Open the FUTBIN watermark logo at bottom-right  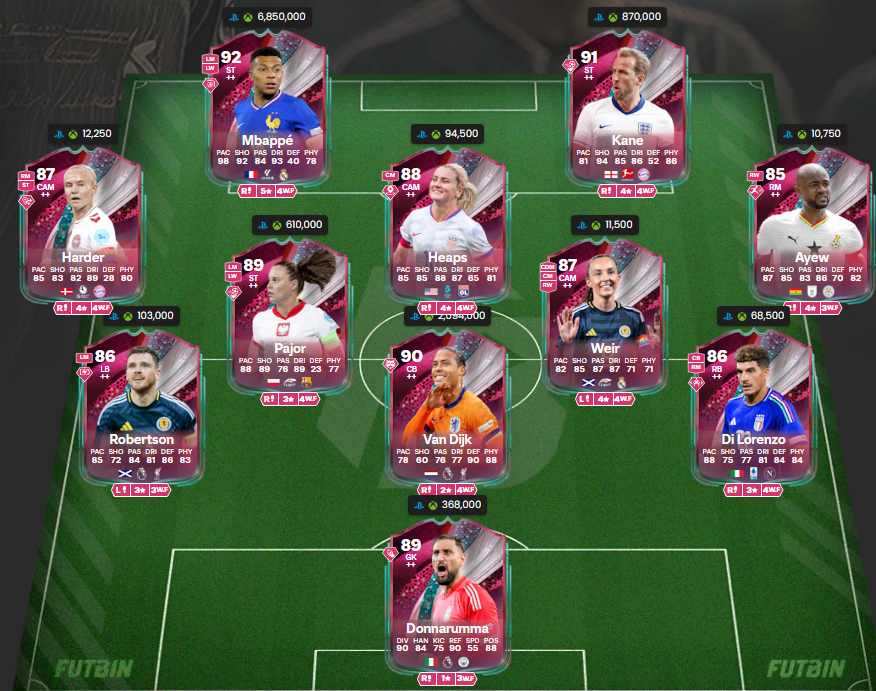(806, 668)
